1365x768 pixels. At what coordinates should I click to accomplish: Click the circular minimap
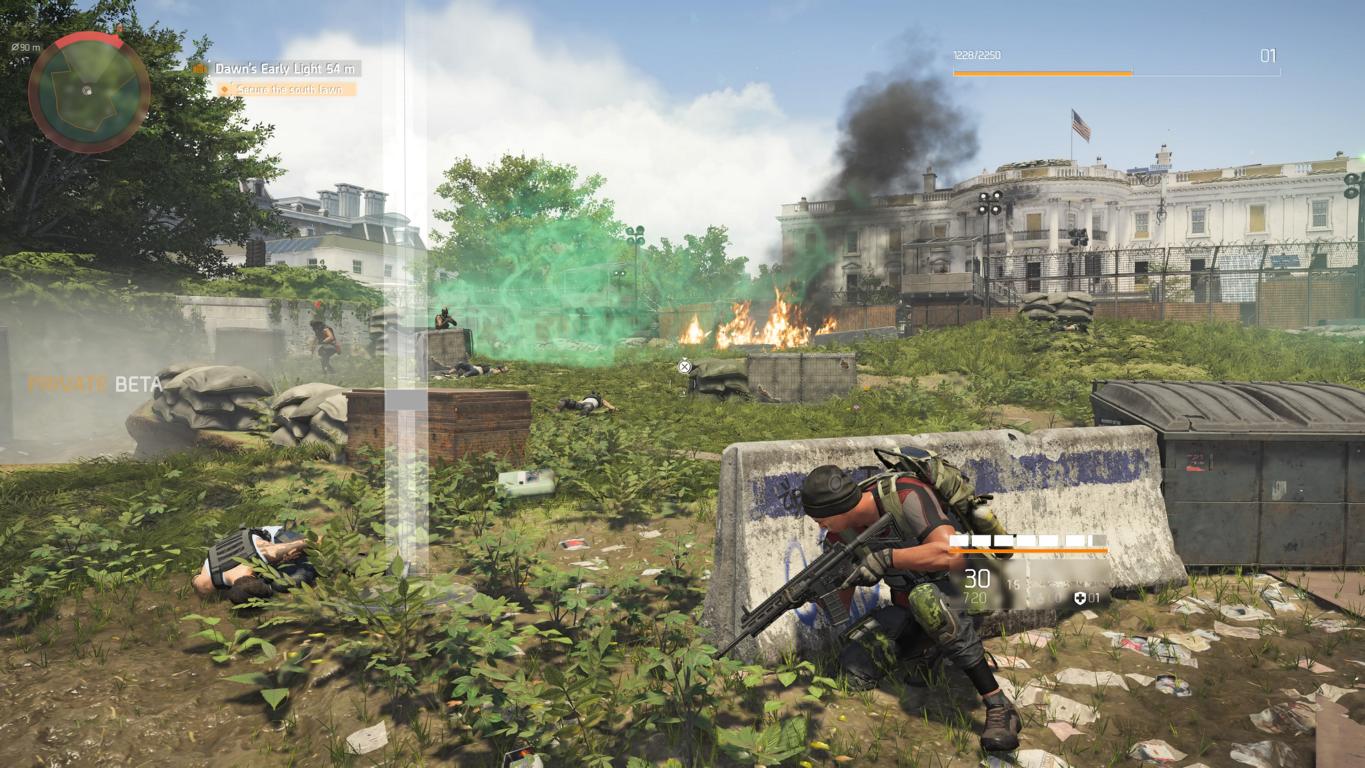[x=89, y=92]
